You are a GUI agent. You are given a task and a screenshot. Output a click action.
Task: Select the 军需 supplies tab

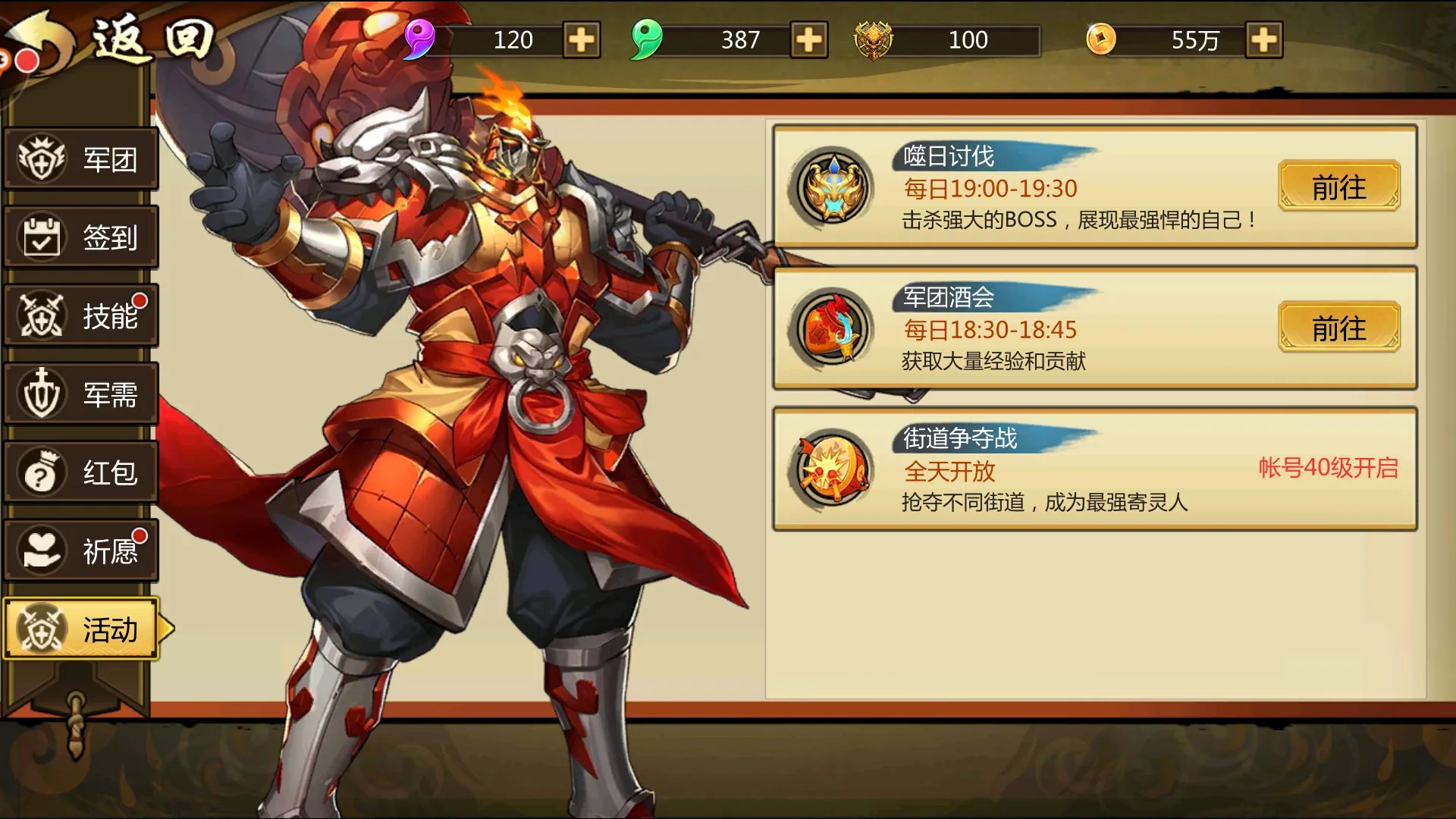point(81,394)
